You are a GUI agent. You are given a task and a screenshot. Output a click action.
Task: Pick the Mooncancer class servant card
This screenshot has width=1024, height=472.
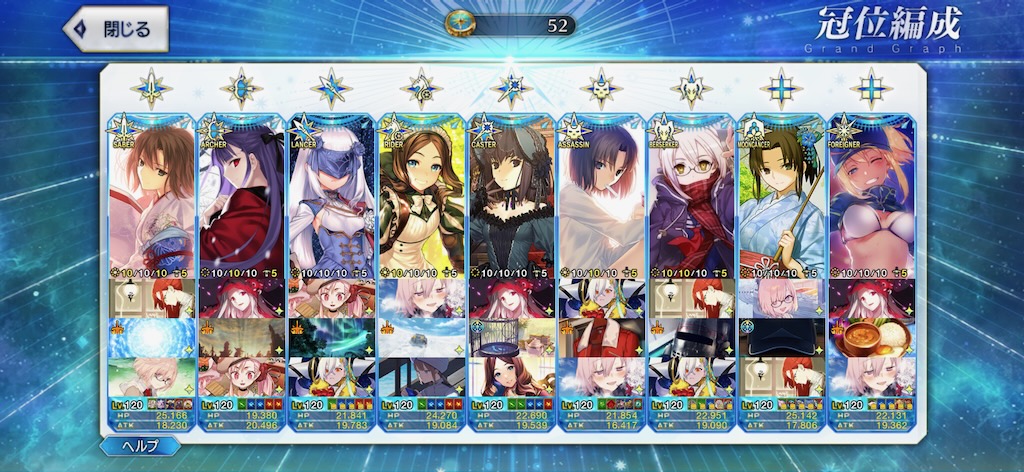pos(782,200)
